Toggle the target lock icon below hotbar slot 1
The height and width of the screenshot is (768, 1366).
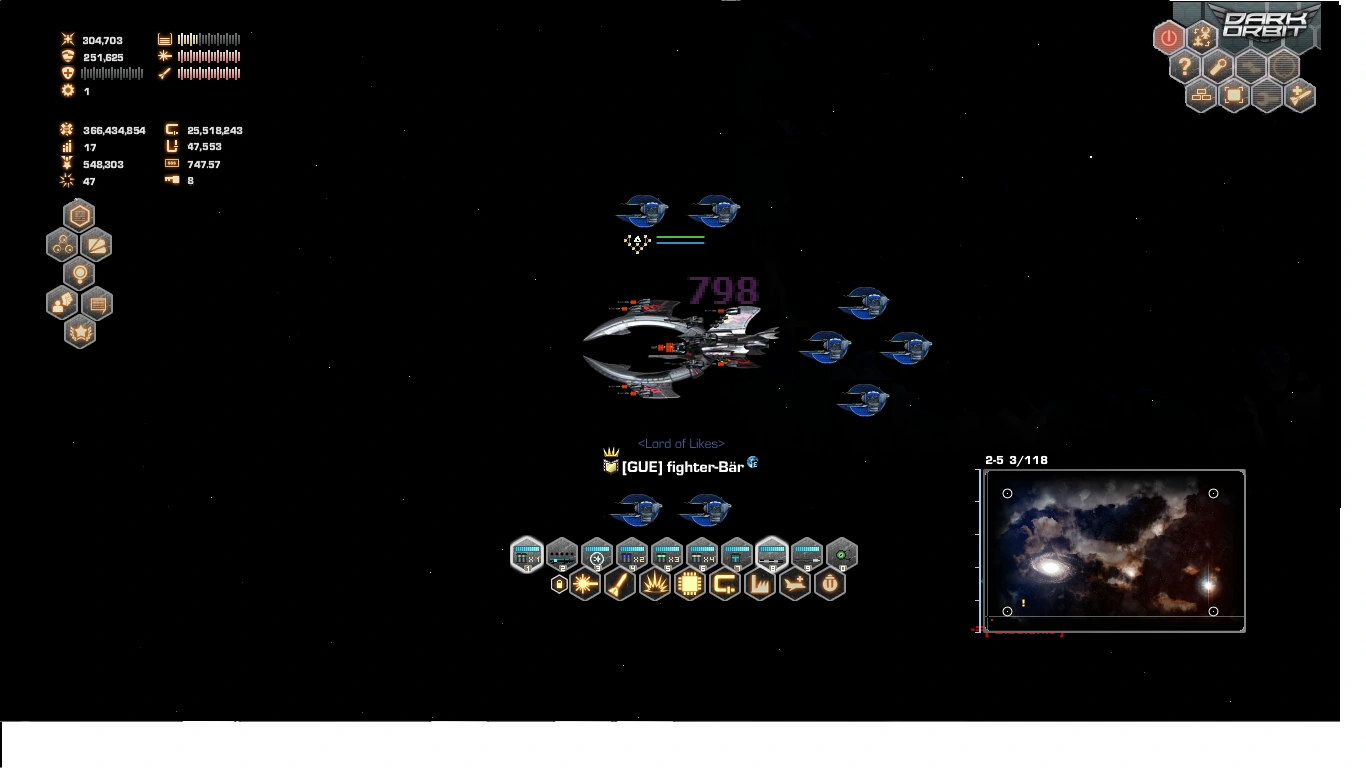[559, 583]
